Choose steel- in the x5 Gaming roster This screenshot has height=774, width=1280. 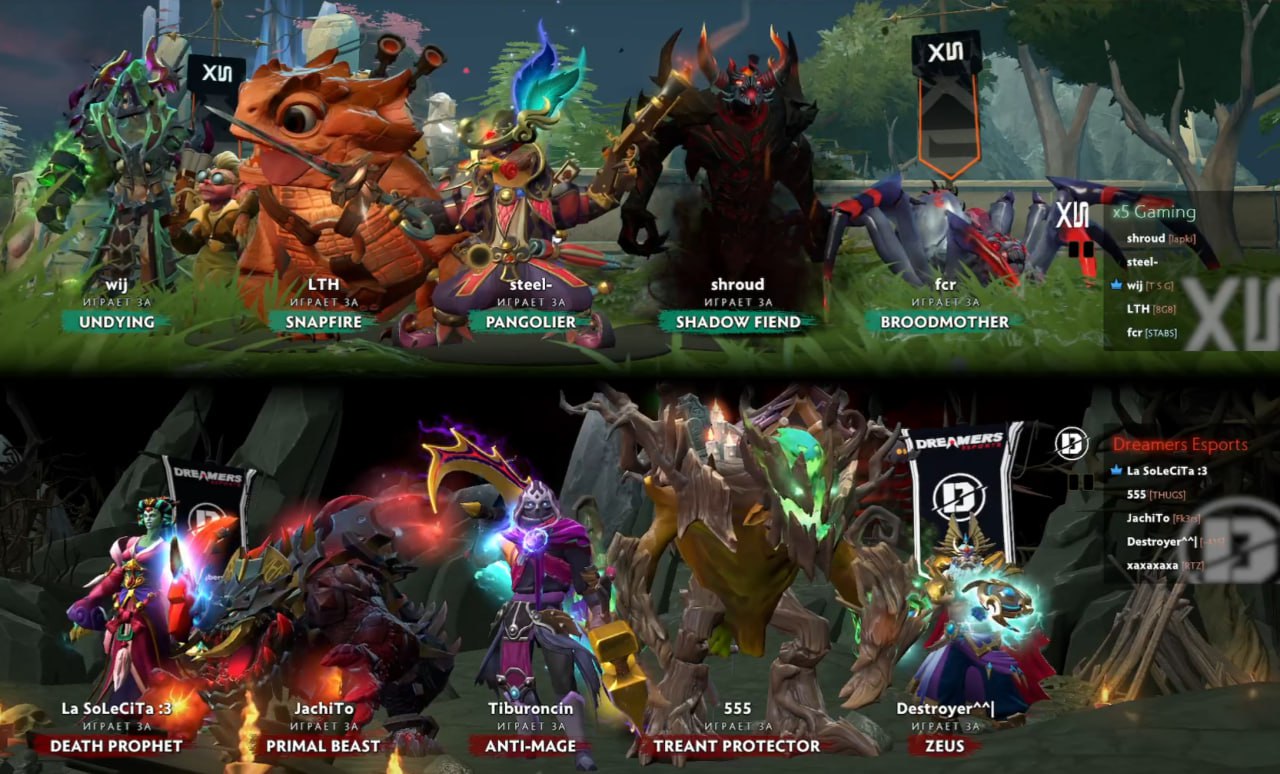pos(1142,262)
